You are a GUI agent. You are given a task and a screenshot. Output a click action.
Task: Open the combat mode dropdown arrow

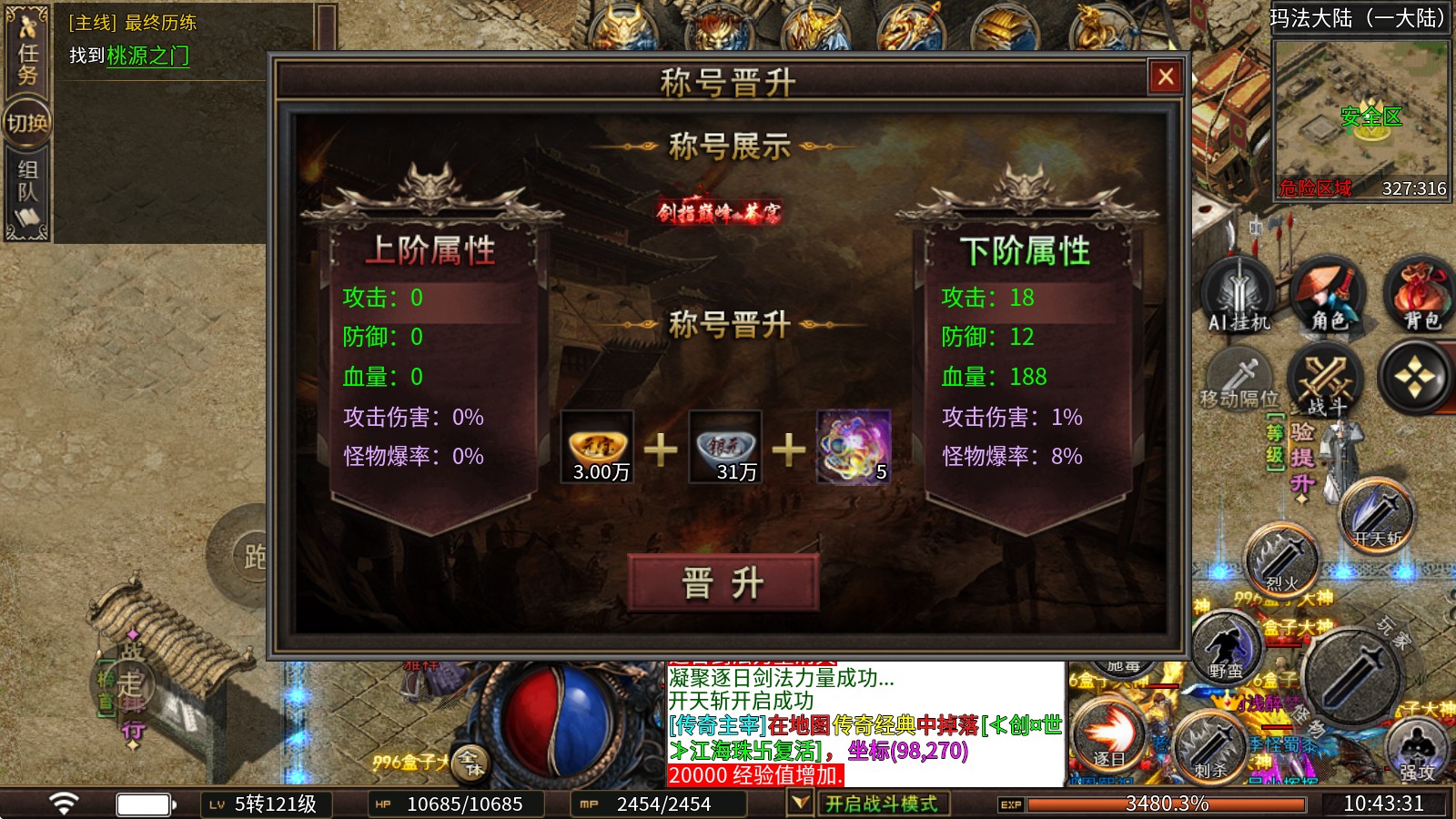tap(800, 804)
